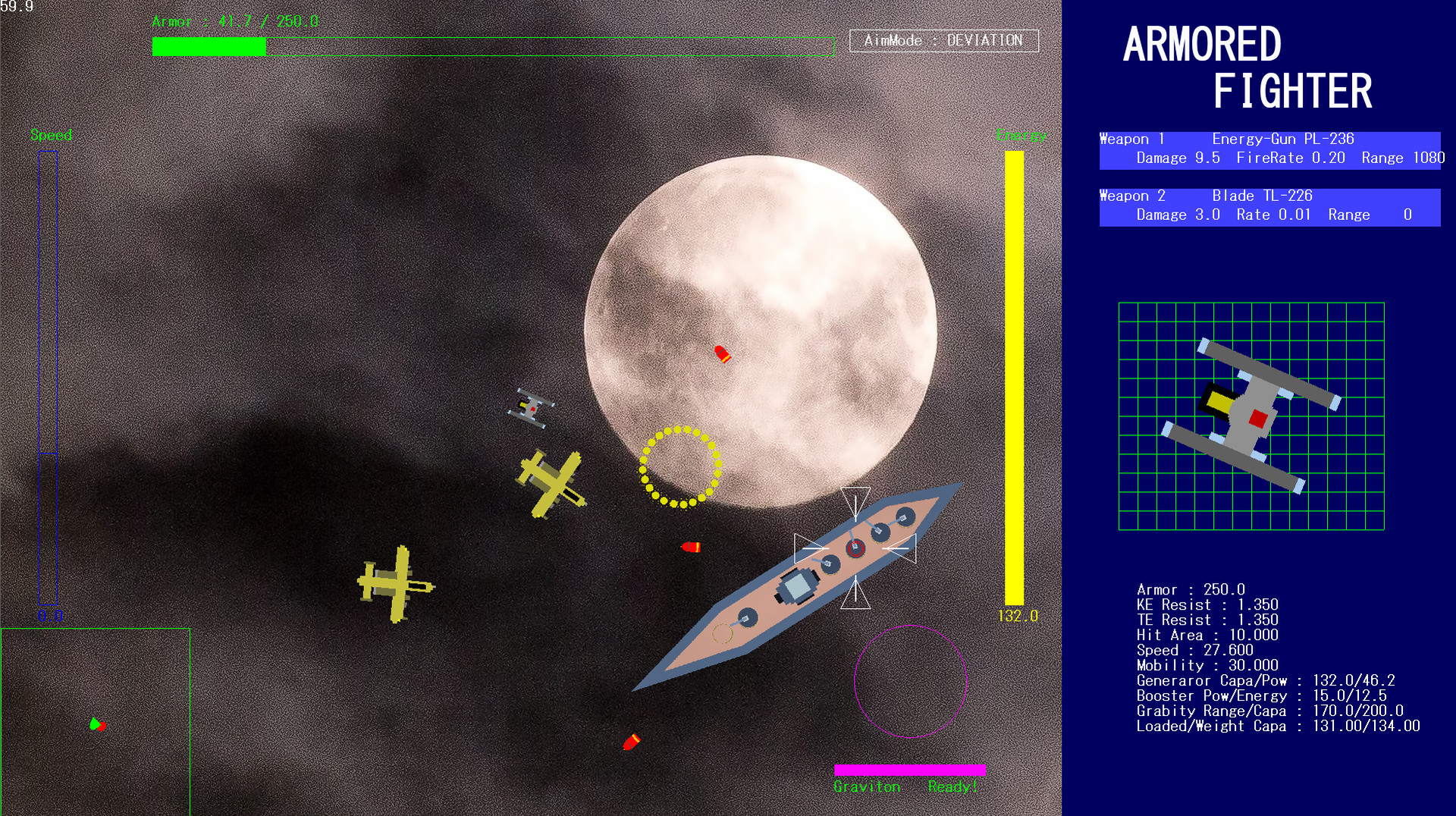
Task: Expand the Weapon 2 Blade TL-226 panel
Action: tap(1269, 206)
